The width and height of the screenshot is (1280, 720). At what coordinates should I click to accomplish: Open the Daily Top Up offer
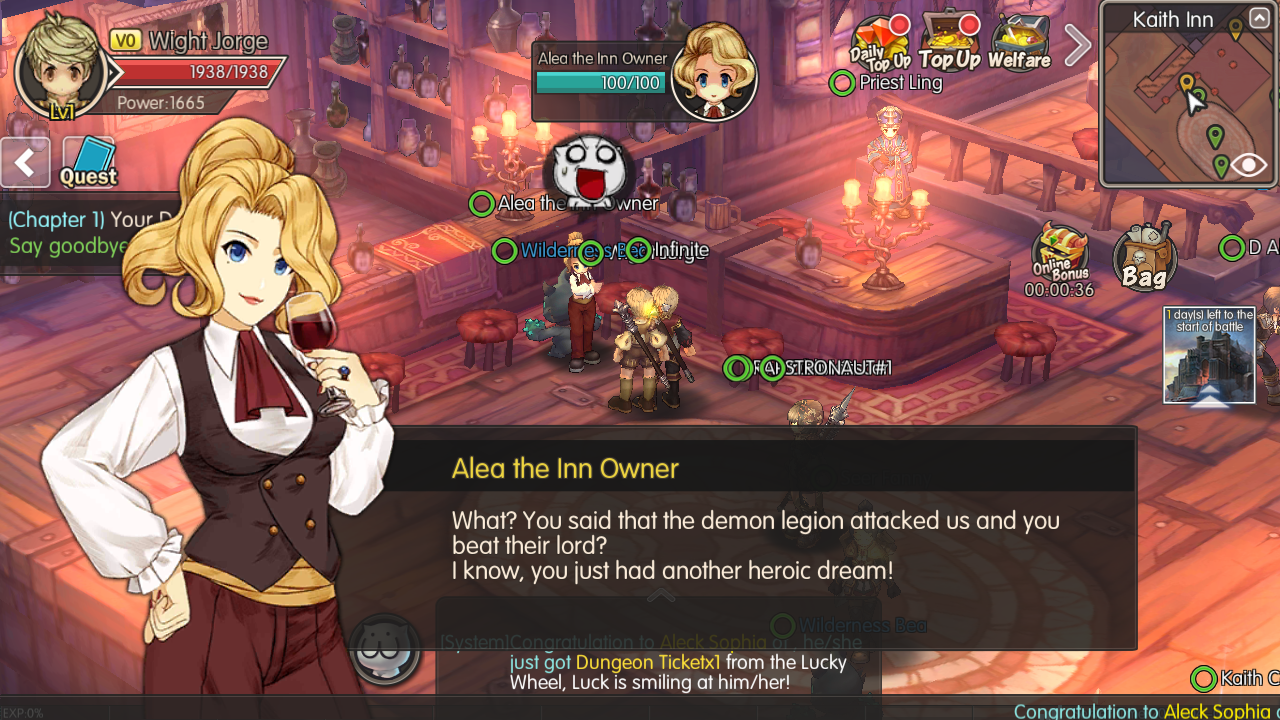pos(880,43)
